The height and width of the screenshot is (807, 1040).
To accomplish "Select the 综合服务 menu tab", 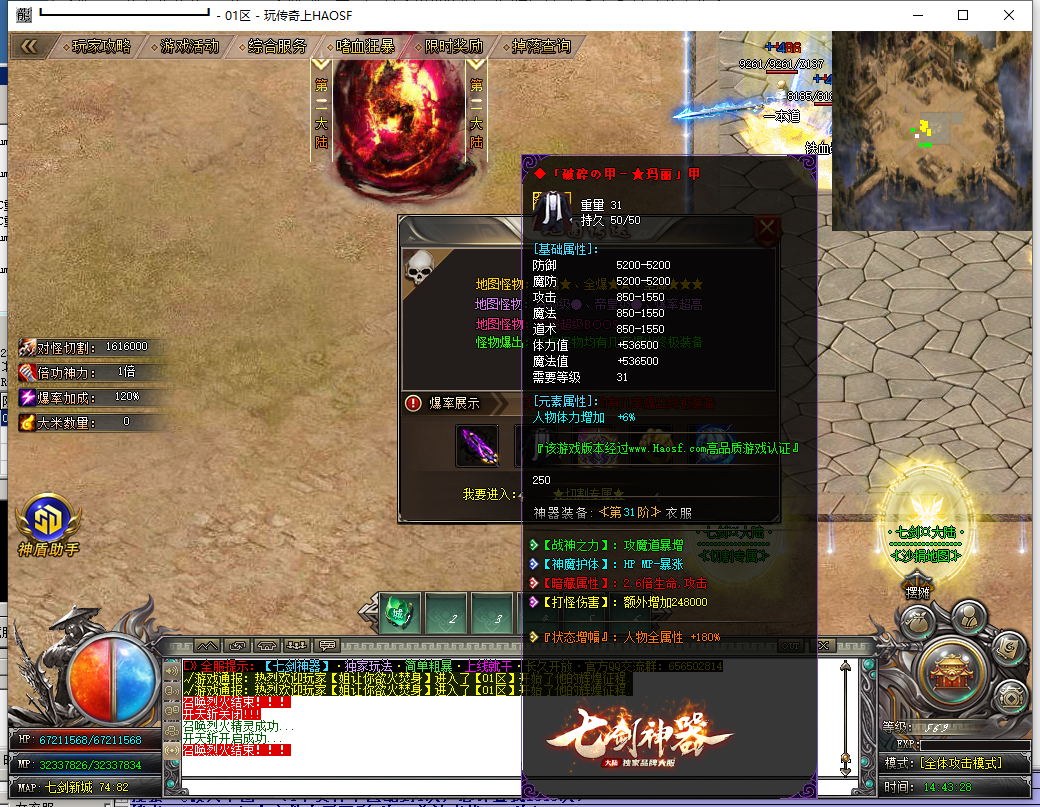I will [x=277, y=46].
